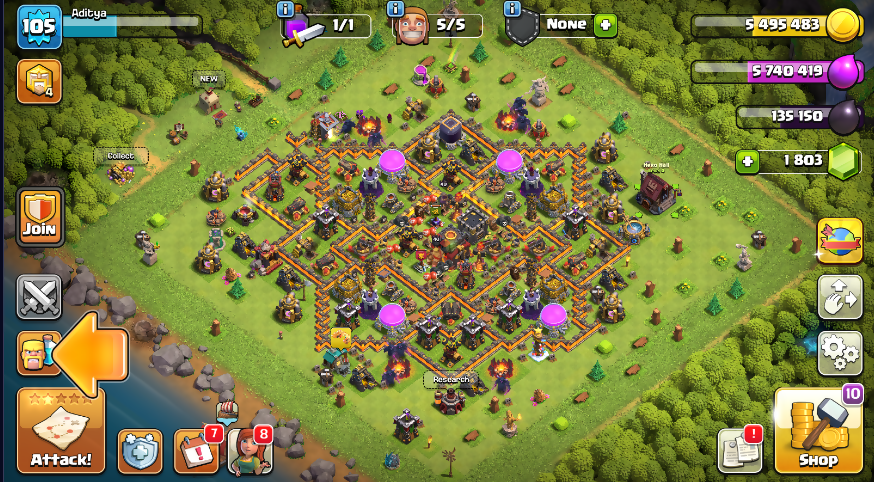Open the army training barbarian icon

coord(33,354)
